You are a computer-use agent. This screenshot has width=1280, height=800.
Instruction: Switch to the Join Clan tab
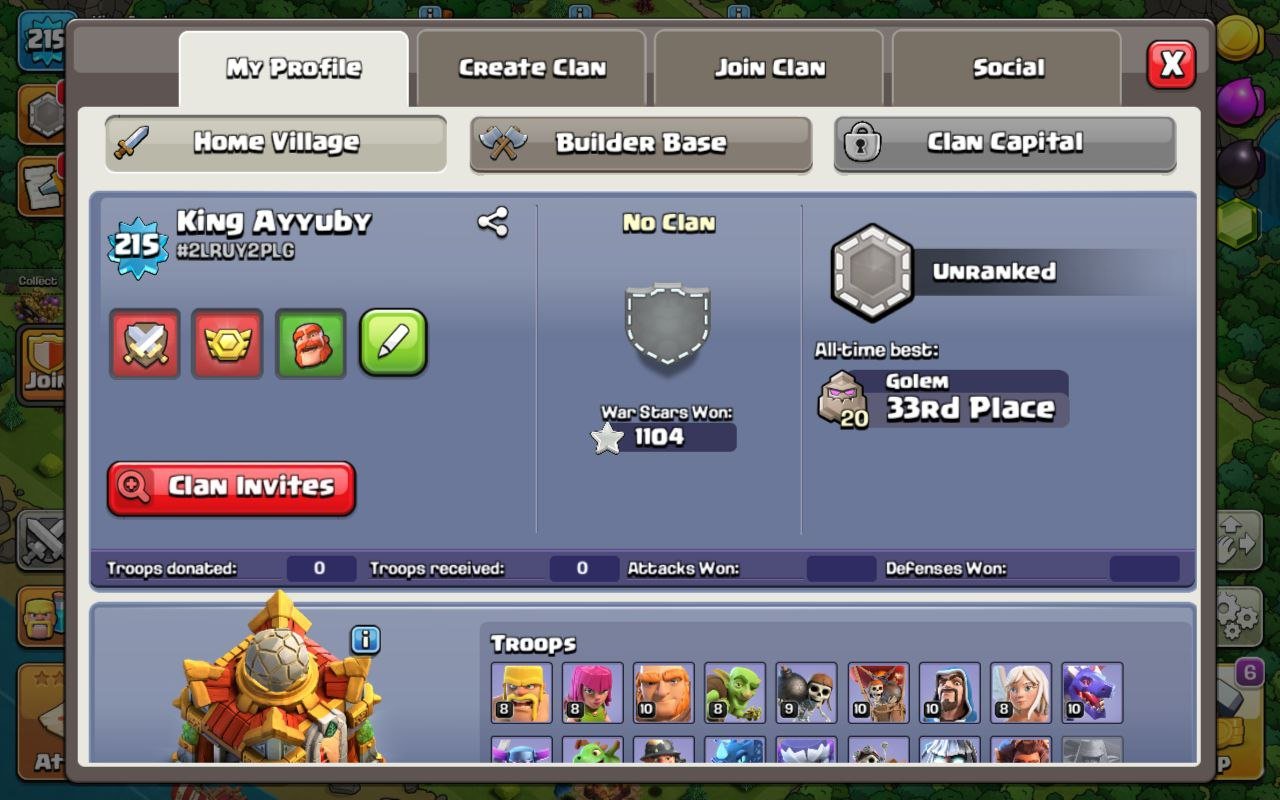click(x=768, y=66)
